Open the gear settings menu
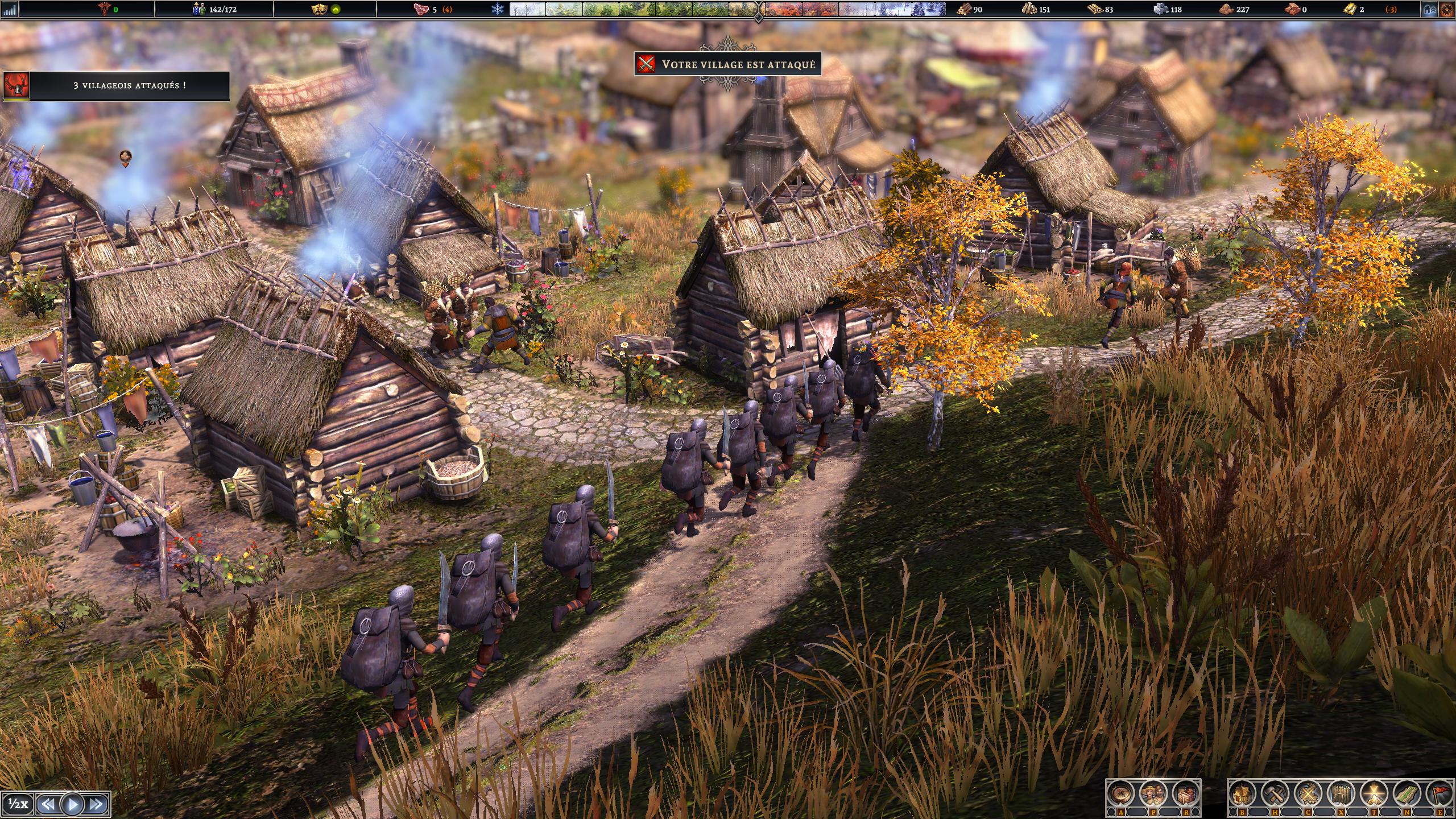This screenshot has width=1456, height=819. [x=1447, y=9]
